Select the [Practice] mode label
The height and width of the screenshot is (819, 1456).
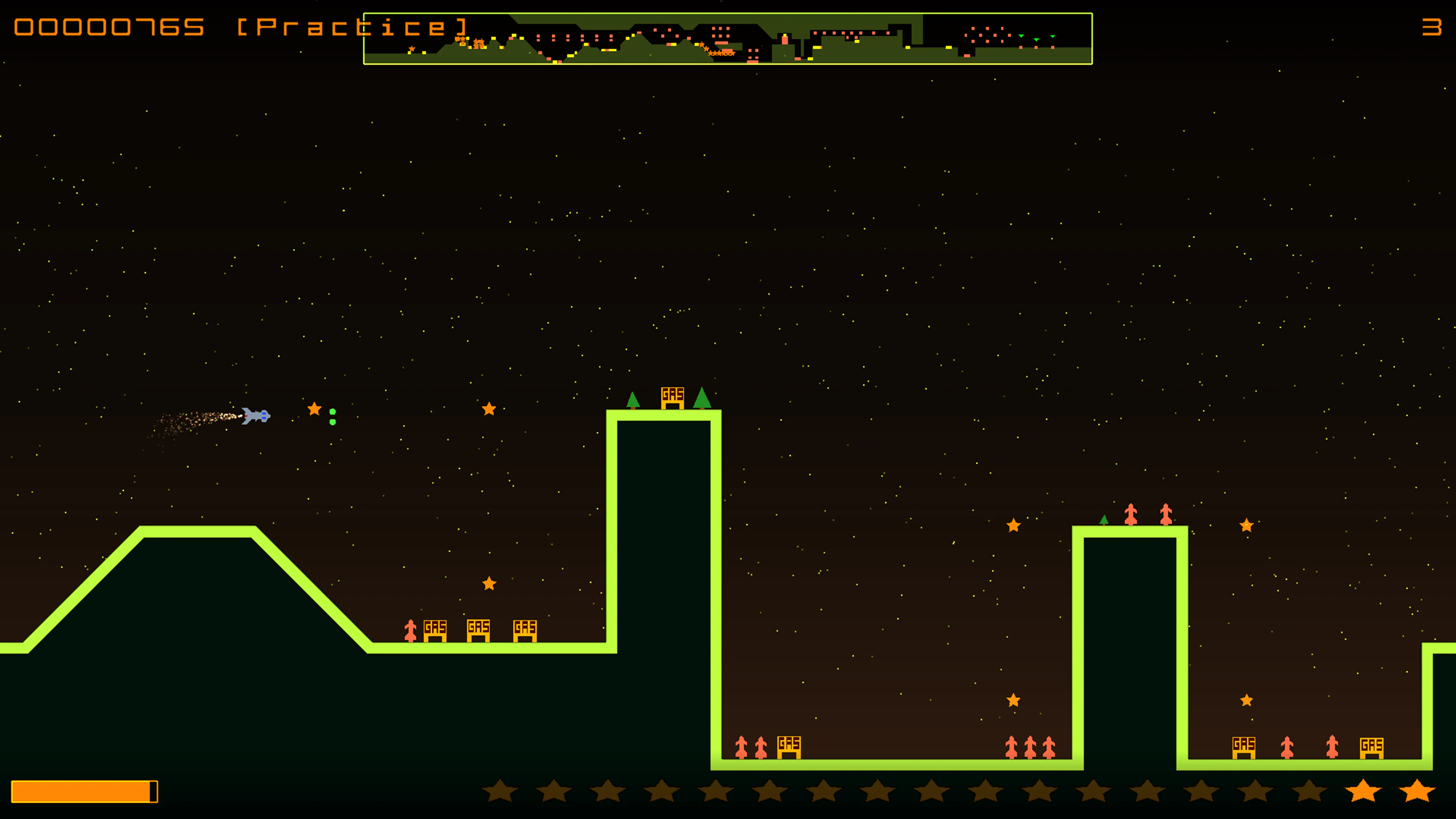coord(350,25)
